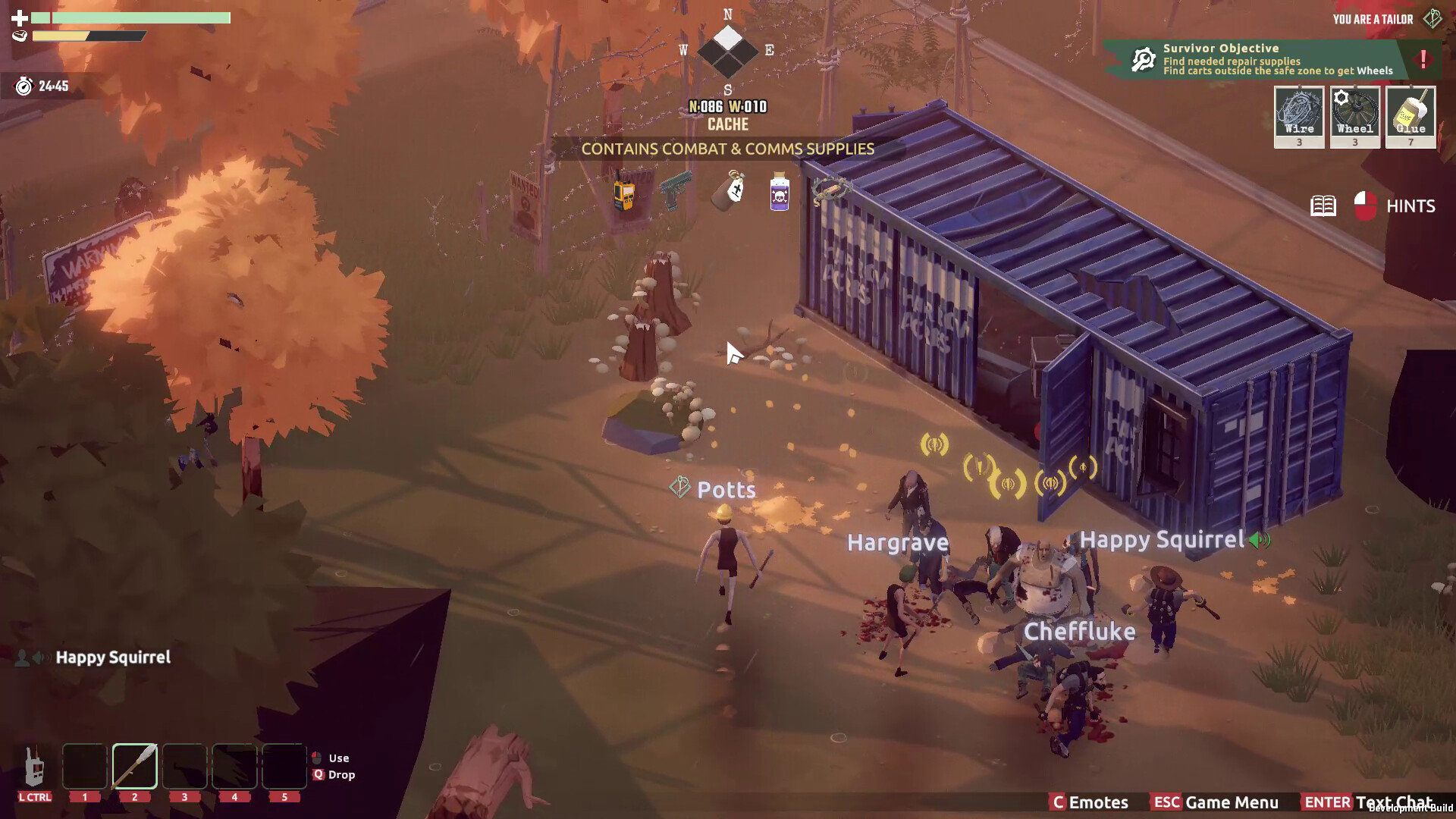Click the compass at top center
This screenshot has width=1456, height=819.
coord(728,52)
